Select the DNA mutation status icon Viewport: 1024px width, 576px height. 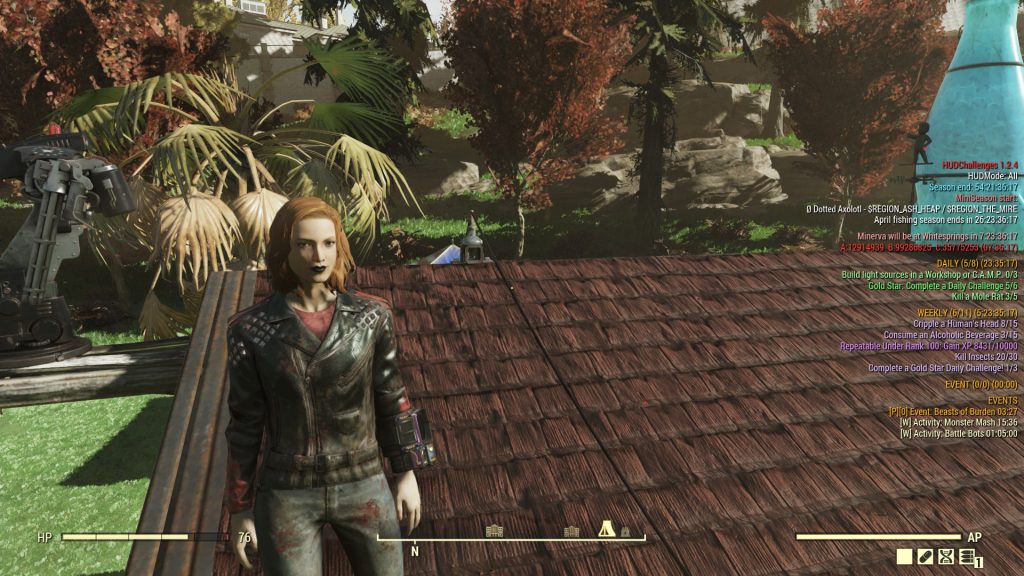(x=945, y=557)
